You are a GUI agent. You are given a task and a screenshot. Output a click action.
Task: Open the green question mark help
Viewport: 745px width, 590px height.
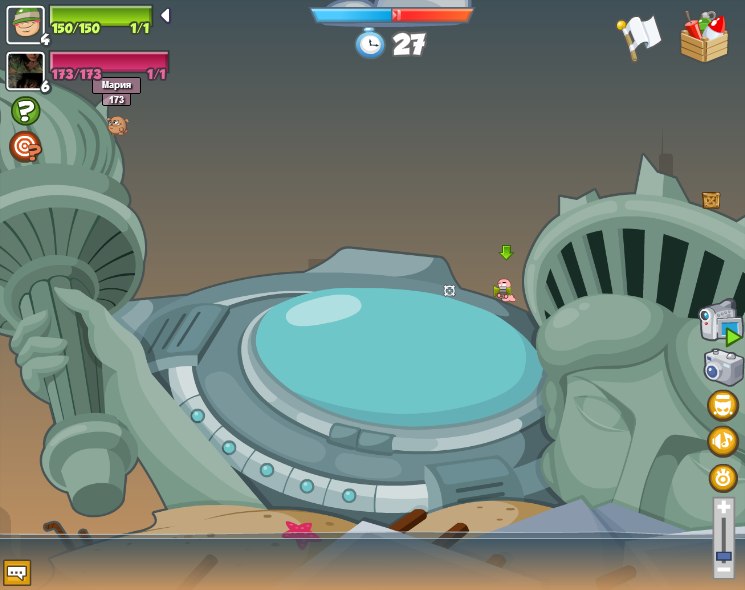tap(25, 111)
